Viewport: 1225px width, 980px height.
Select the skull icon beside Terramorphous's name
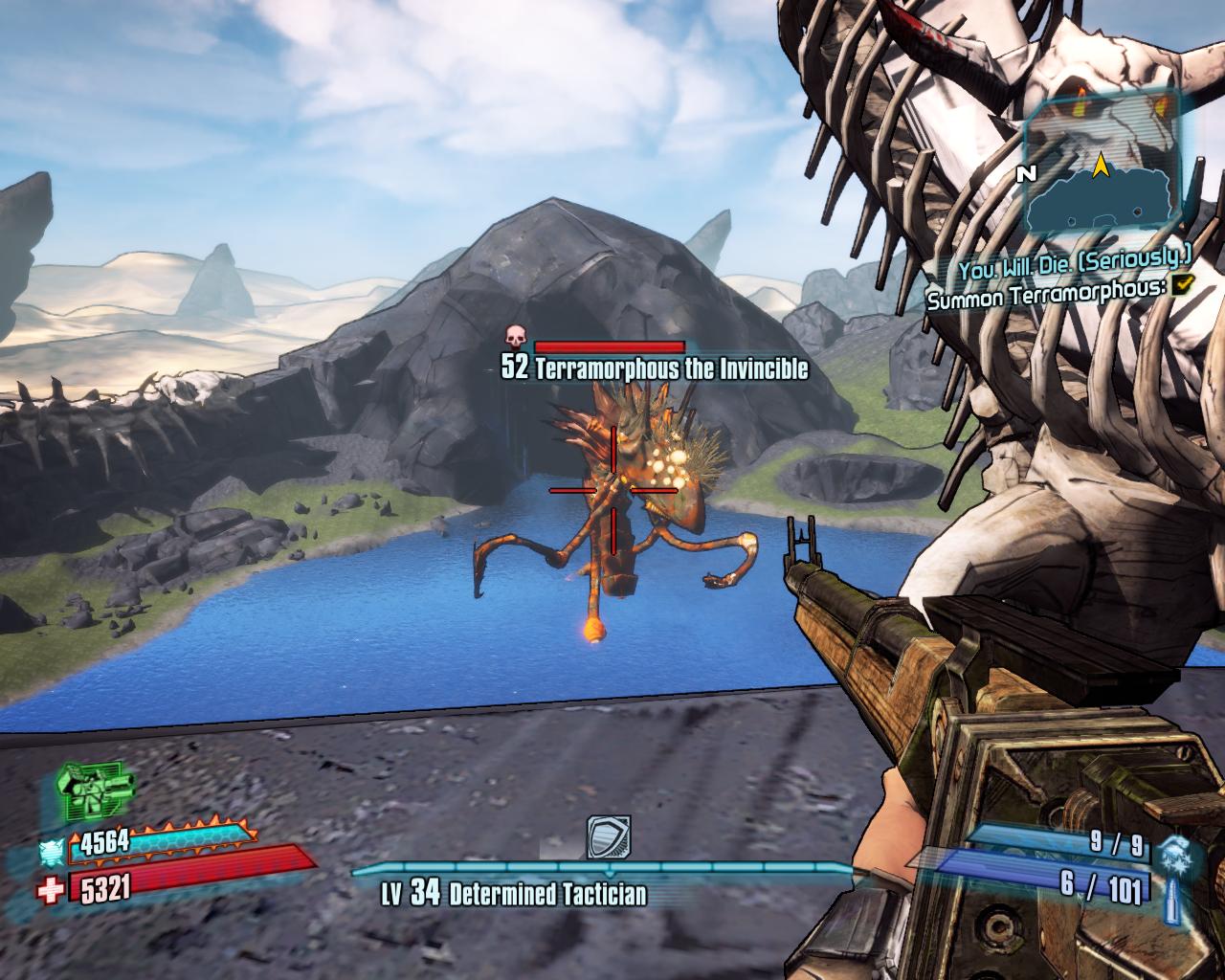pyautogui.click(x=516, y=336)
